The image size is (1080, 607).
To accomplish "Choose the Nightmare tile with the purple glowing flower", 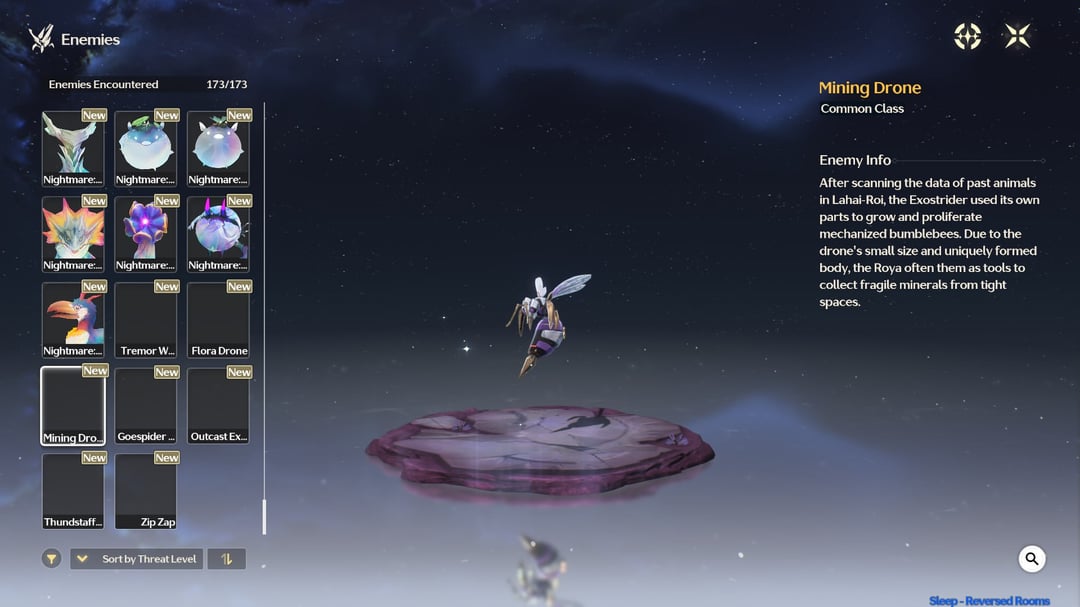I will point(146,234).
